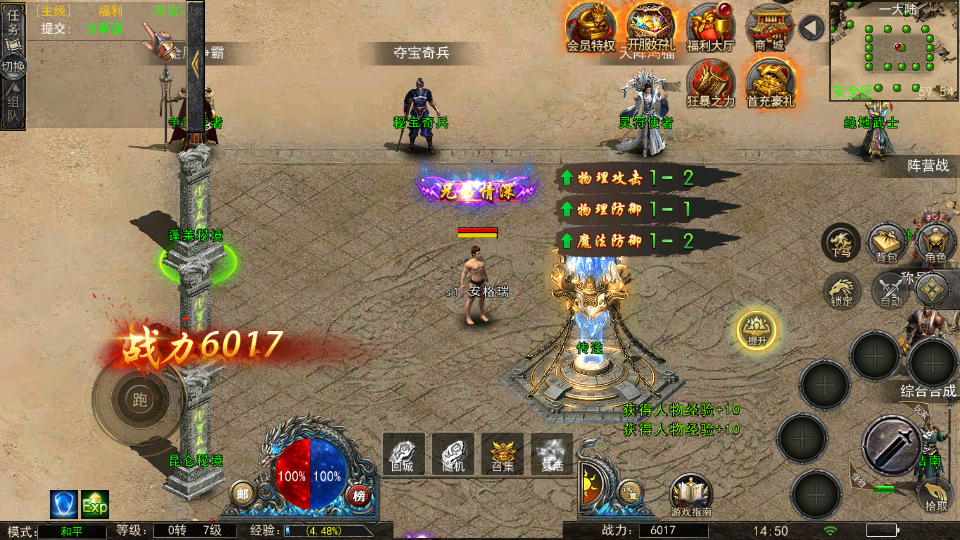Use the 回城 return-to-town scroll

click(403, 453)
